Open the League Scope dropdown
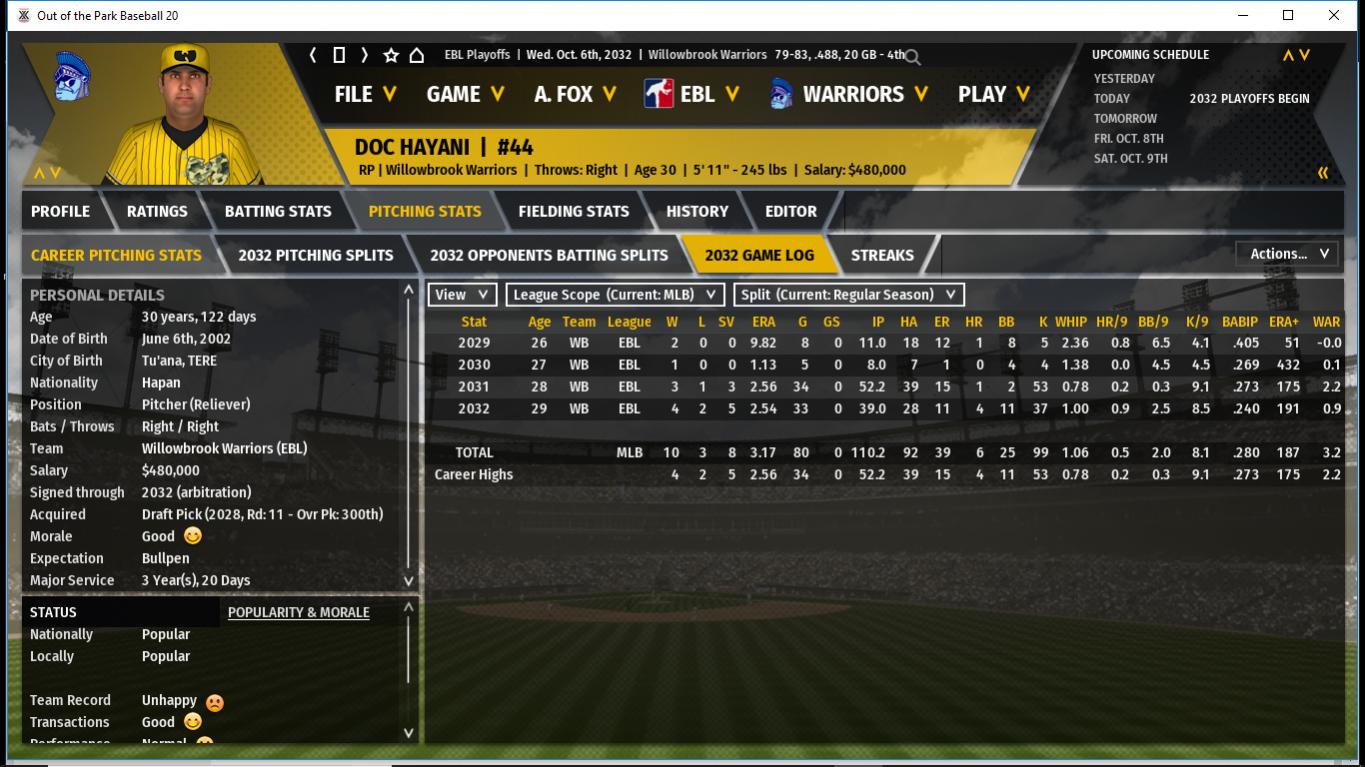 (615, 295)
